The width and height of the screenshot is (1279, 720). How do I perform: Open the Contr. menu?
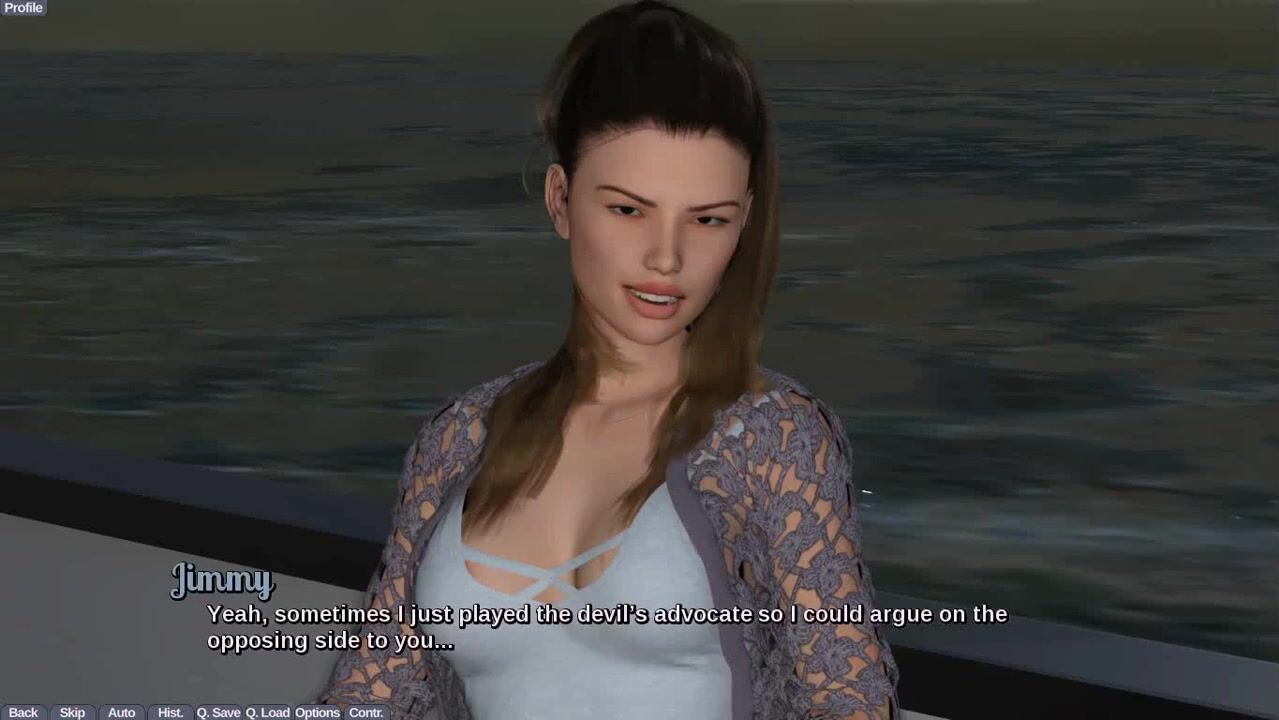coord(366,712)
